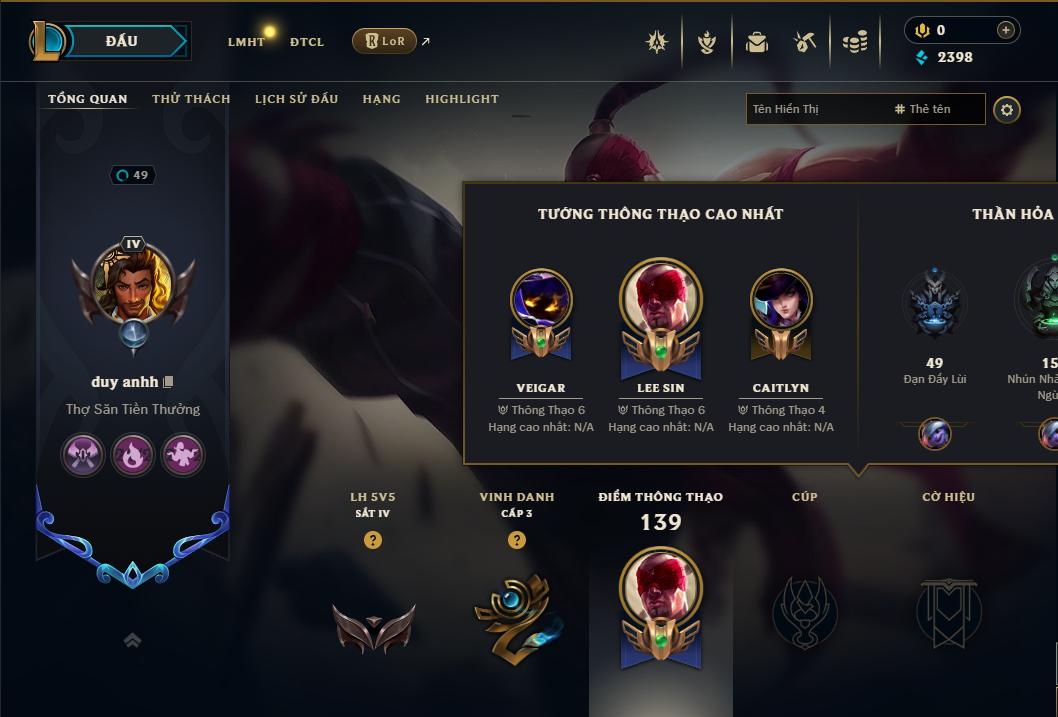The height and width of the screenshot is (717, 1058).
Task: Click the Tên Hiển Thị search field
Action: (815, 109)
